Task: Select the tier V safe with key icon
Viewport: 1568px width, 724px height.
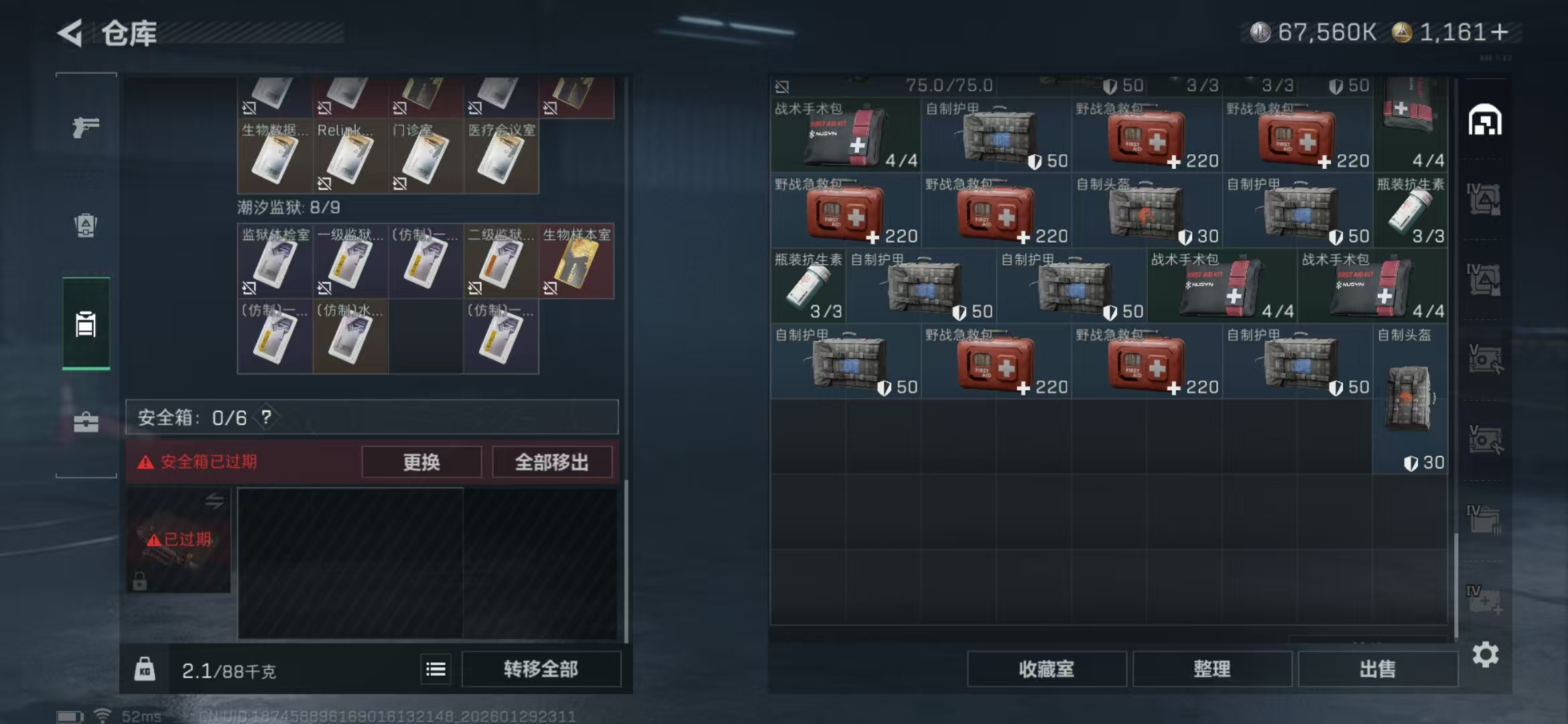Action: [1485, 357]
